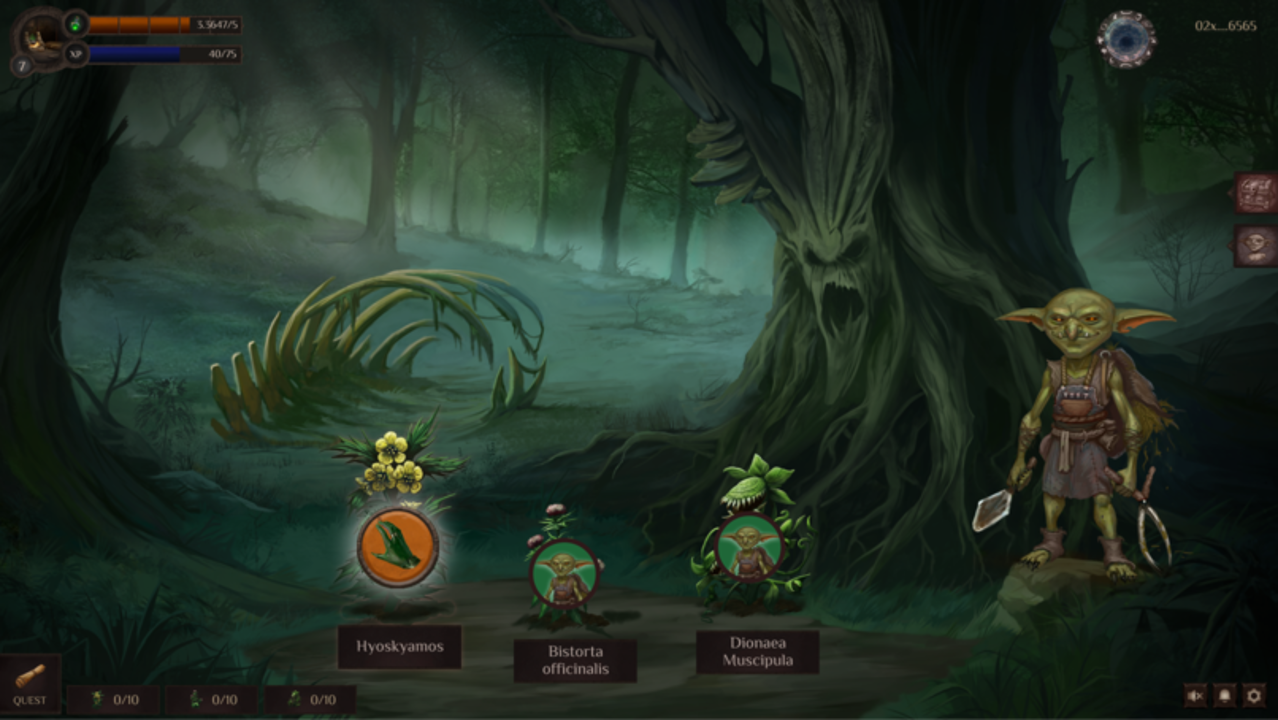
Task: Open the bell notifications button
Action: 1224,695
